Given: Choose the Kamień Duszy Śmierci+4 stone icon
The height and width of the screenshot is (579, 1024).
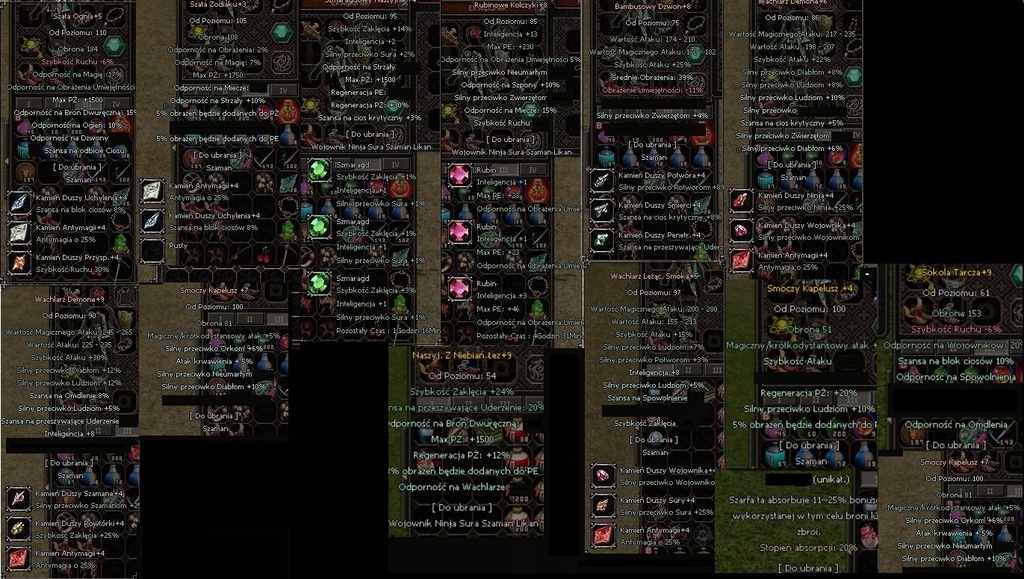Looking at the screenshot, I should pos(601,209).
